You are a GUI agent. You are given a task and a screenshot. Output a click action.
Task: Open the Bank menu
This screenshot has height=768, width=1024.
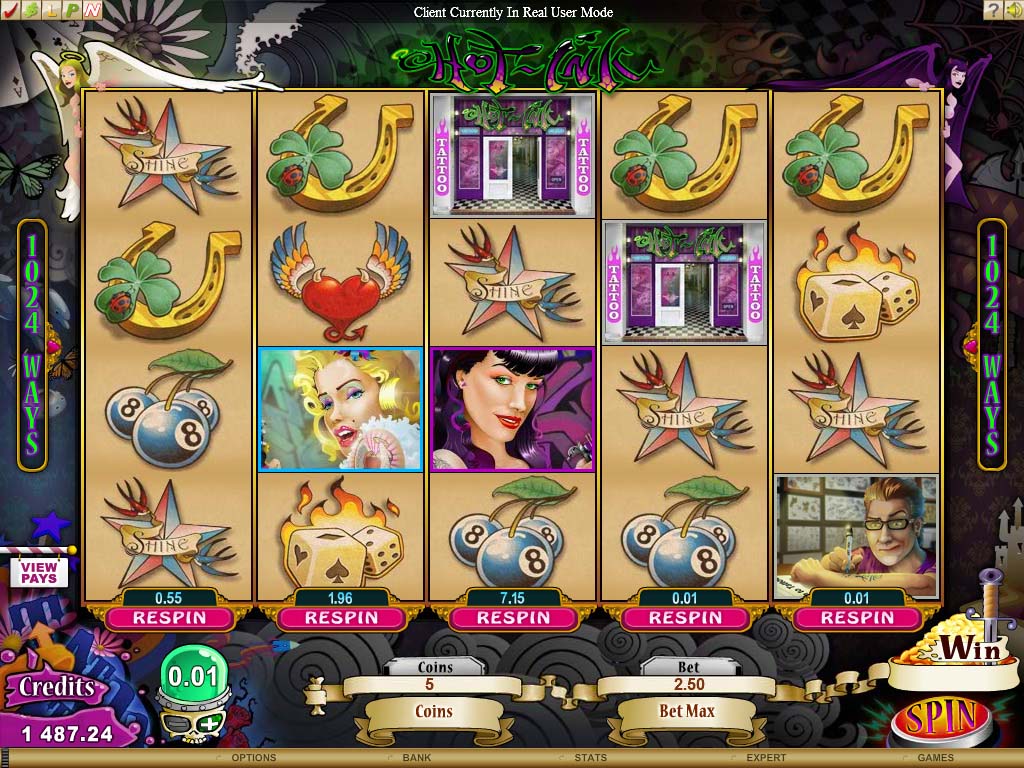click(x=417, y=758)
